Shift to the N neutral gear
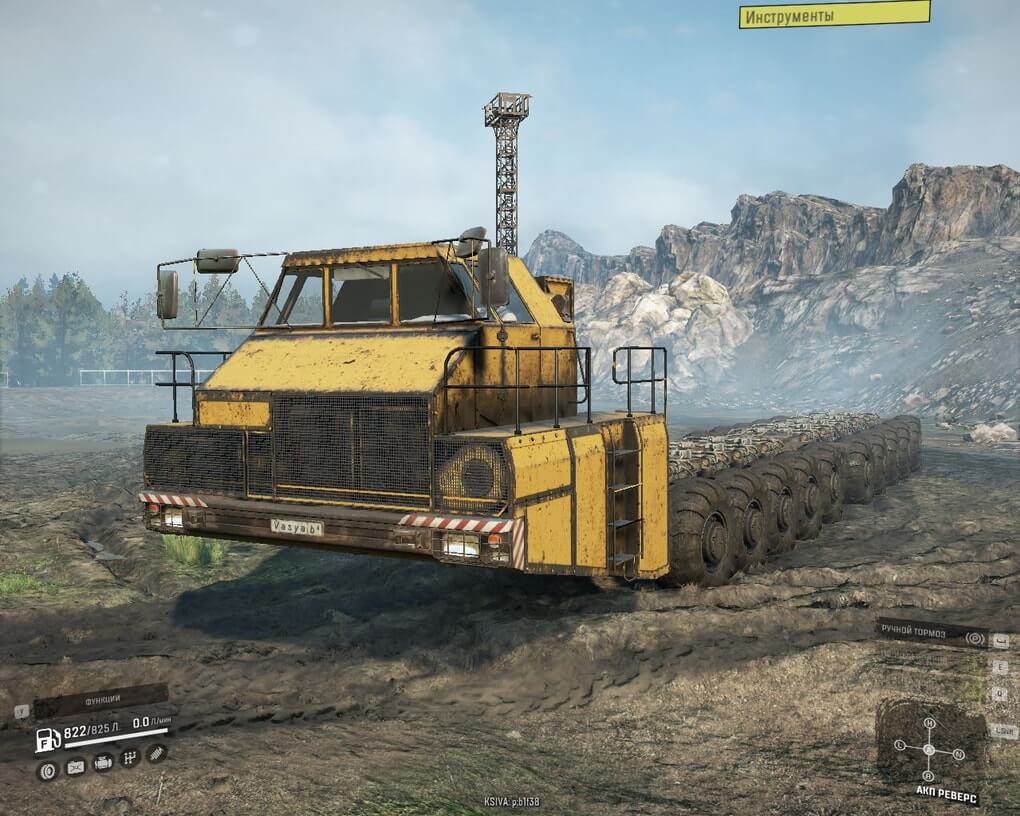The height and width of the screenshot is (816, 1020). (x=959, y=753)
